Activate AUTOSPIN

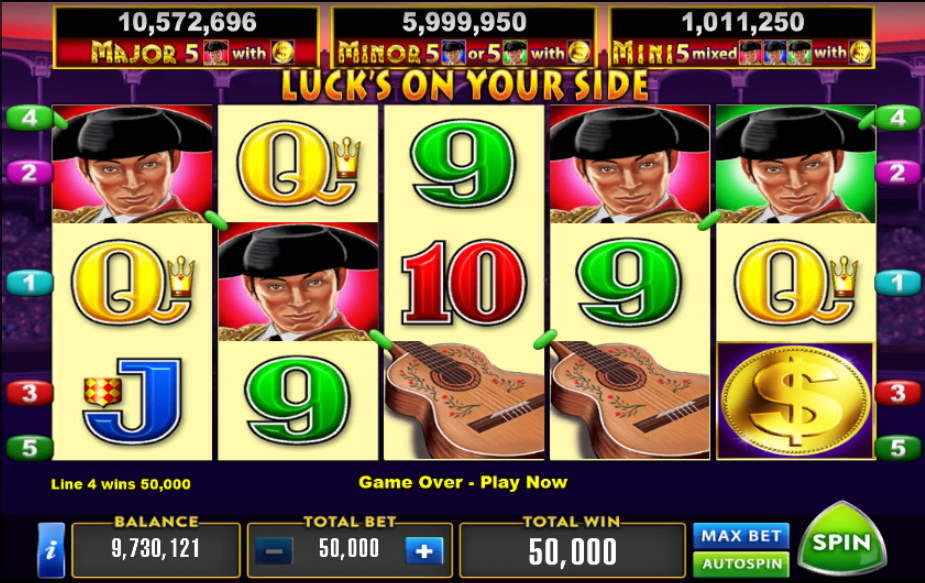click(x=740, y=564)
